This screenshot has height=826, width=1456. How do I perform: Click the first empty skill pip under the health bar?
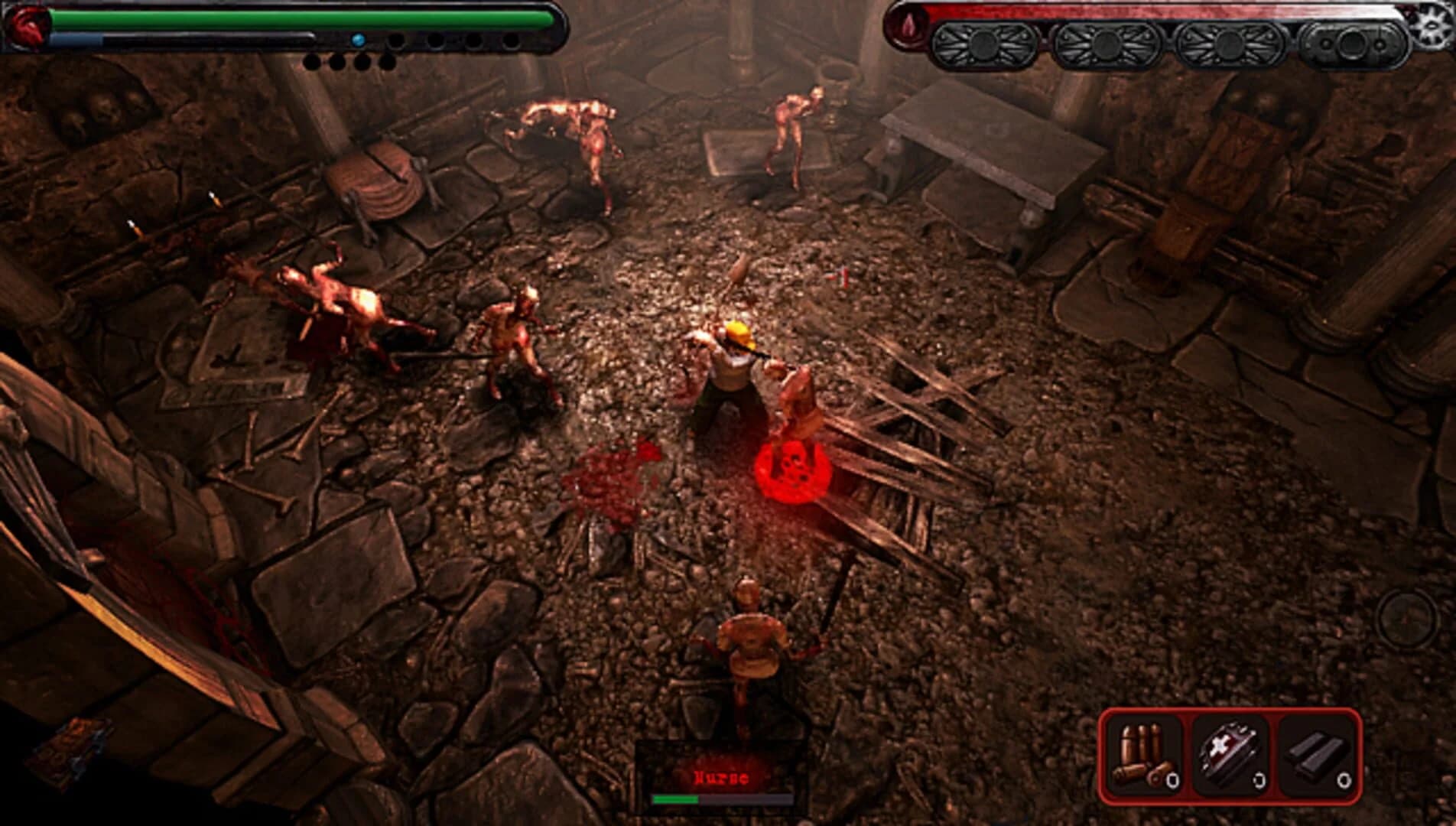click(312, 61)
